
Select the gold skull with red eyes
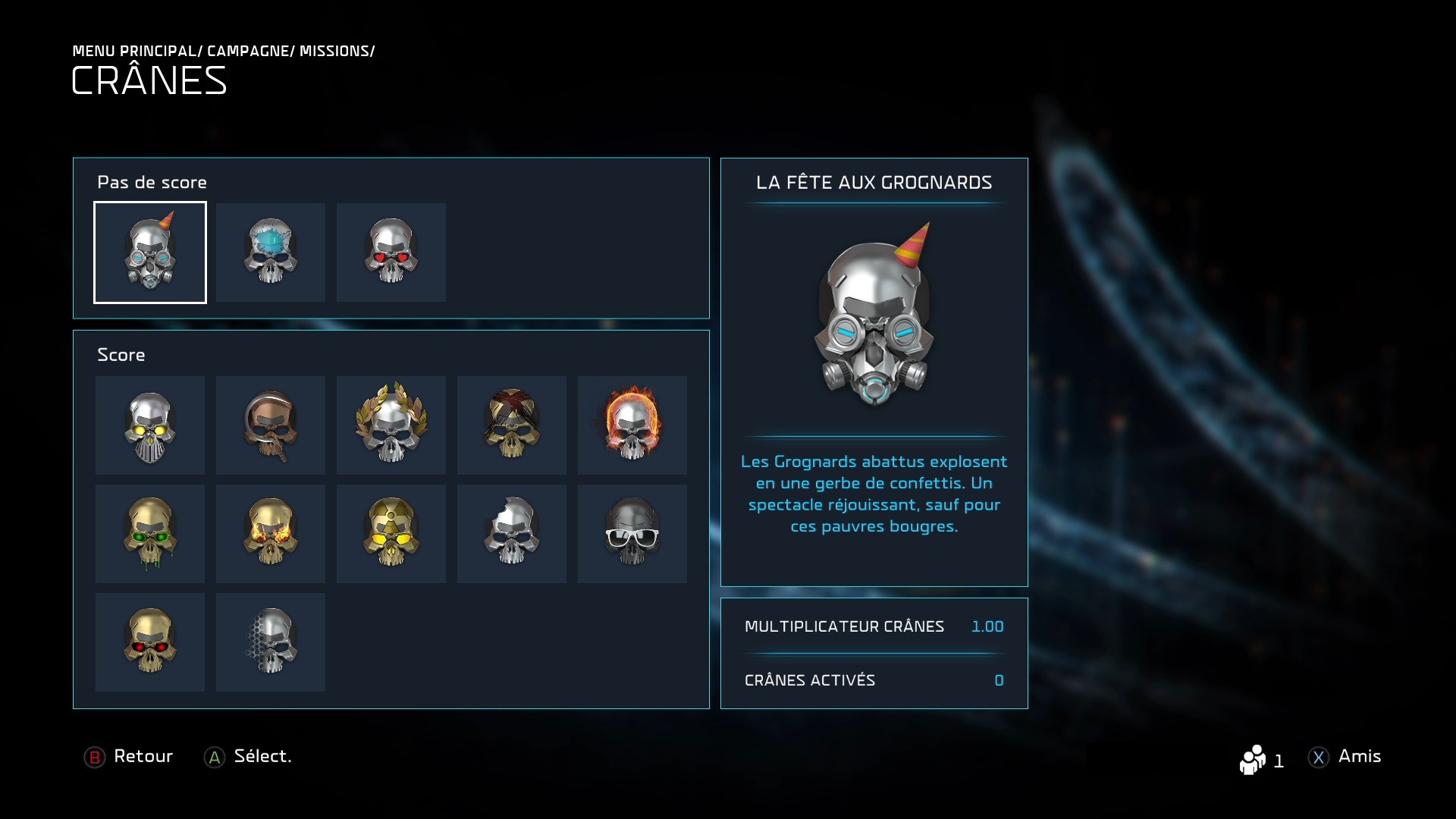click(x=150, y=642)
